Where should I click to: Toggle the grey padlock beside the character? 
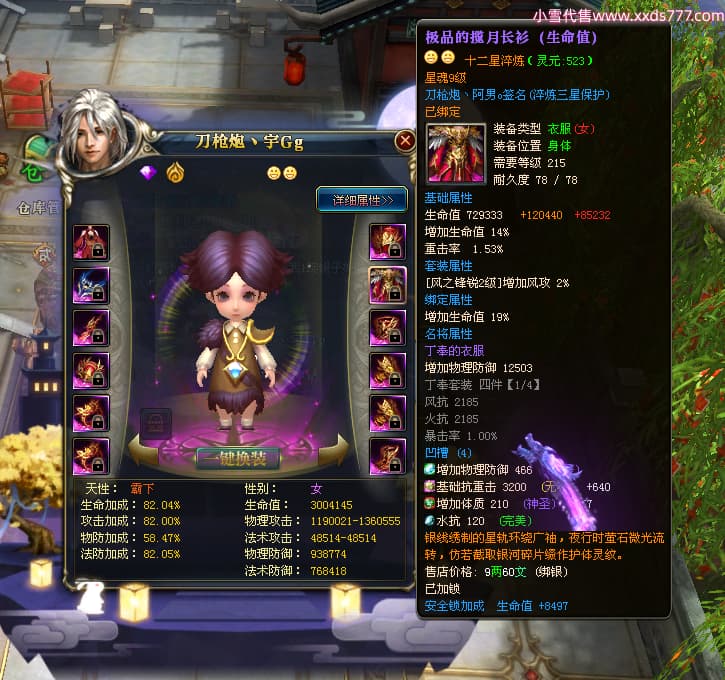pyautogui.click(x=156, y=420)
